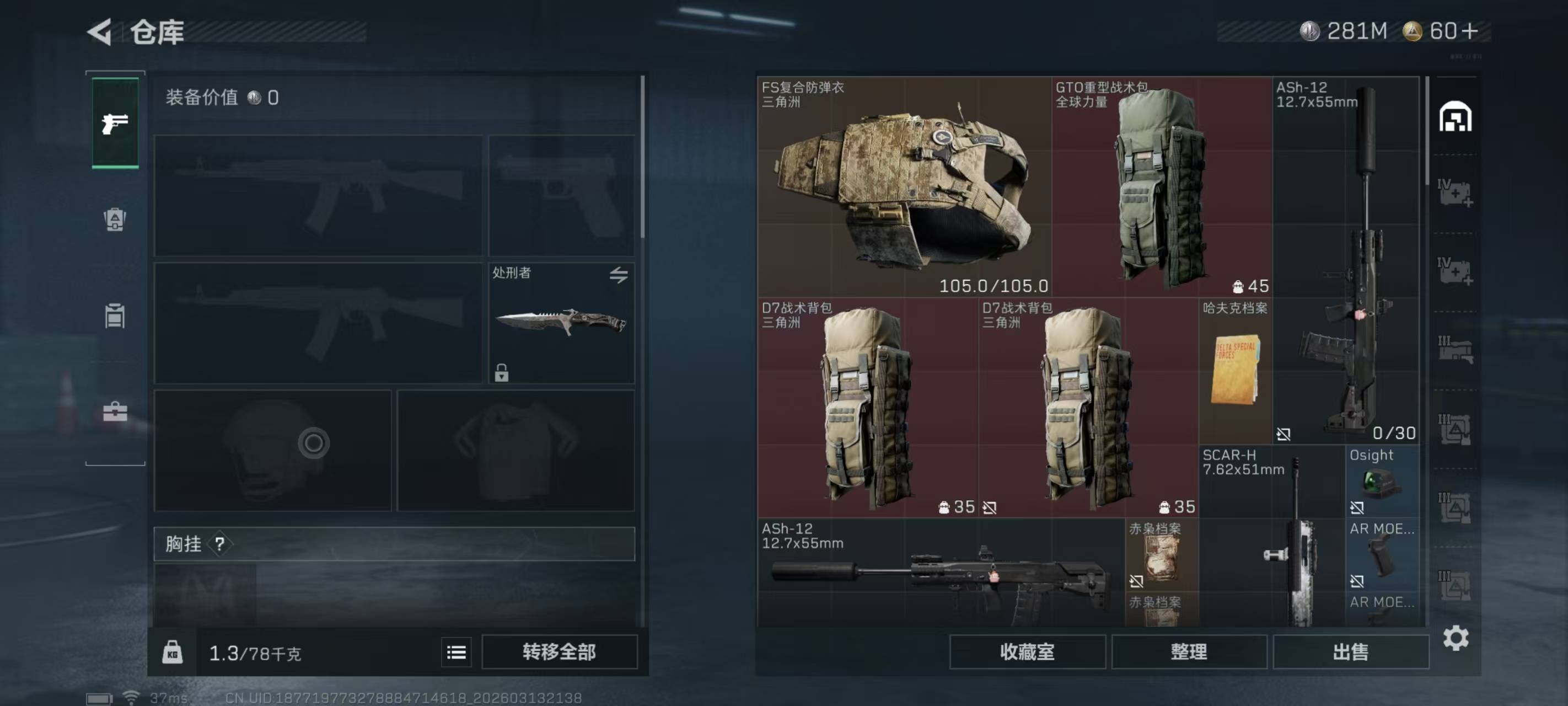Switch to the backpack tab
The width and height of the screenshot is (1568, 706).
pos(115,220)
